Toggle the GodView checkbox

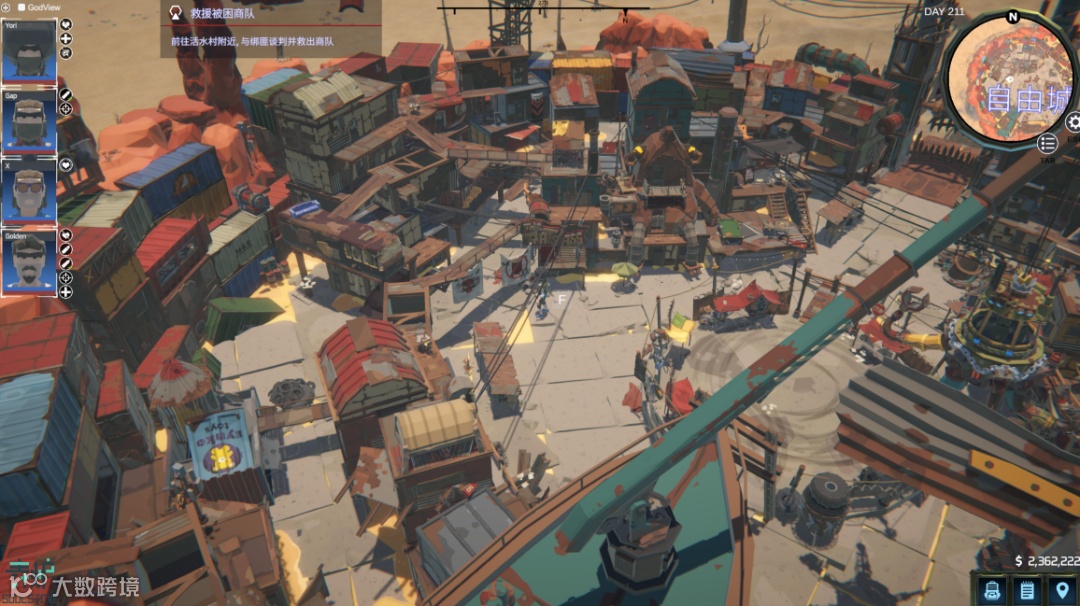22,7
